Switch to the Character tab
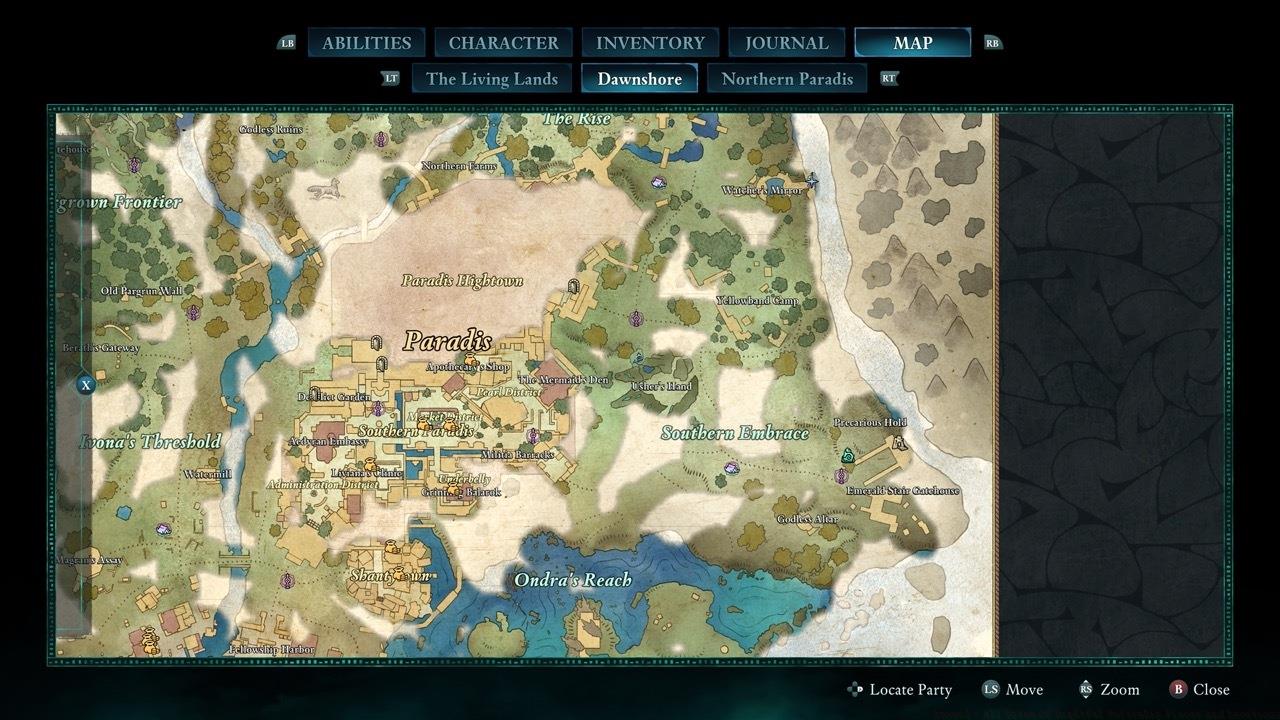The image size is (1280, 720). pyautogui.click(x=503, y=43)
